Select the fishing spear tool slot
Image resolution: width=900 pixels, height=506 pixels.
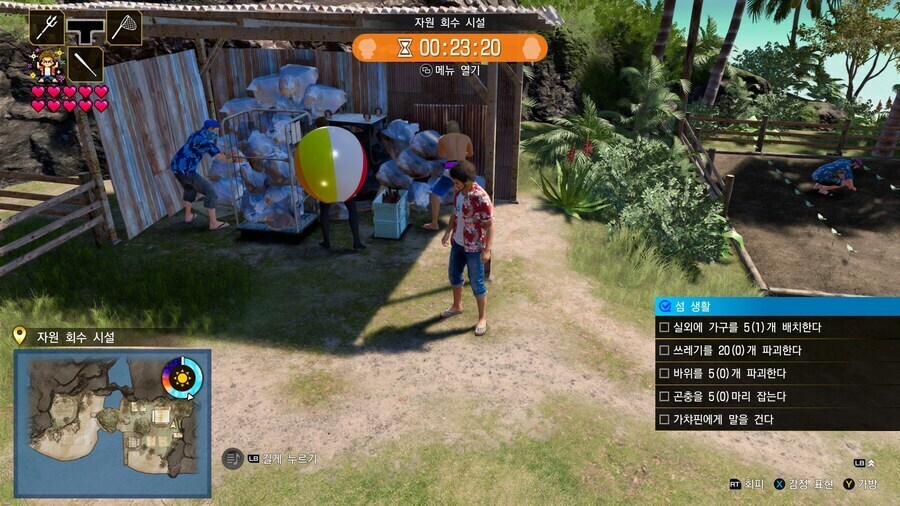[x=47, y=27]
